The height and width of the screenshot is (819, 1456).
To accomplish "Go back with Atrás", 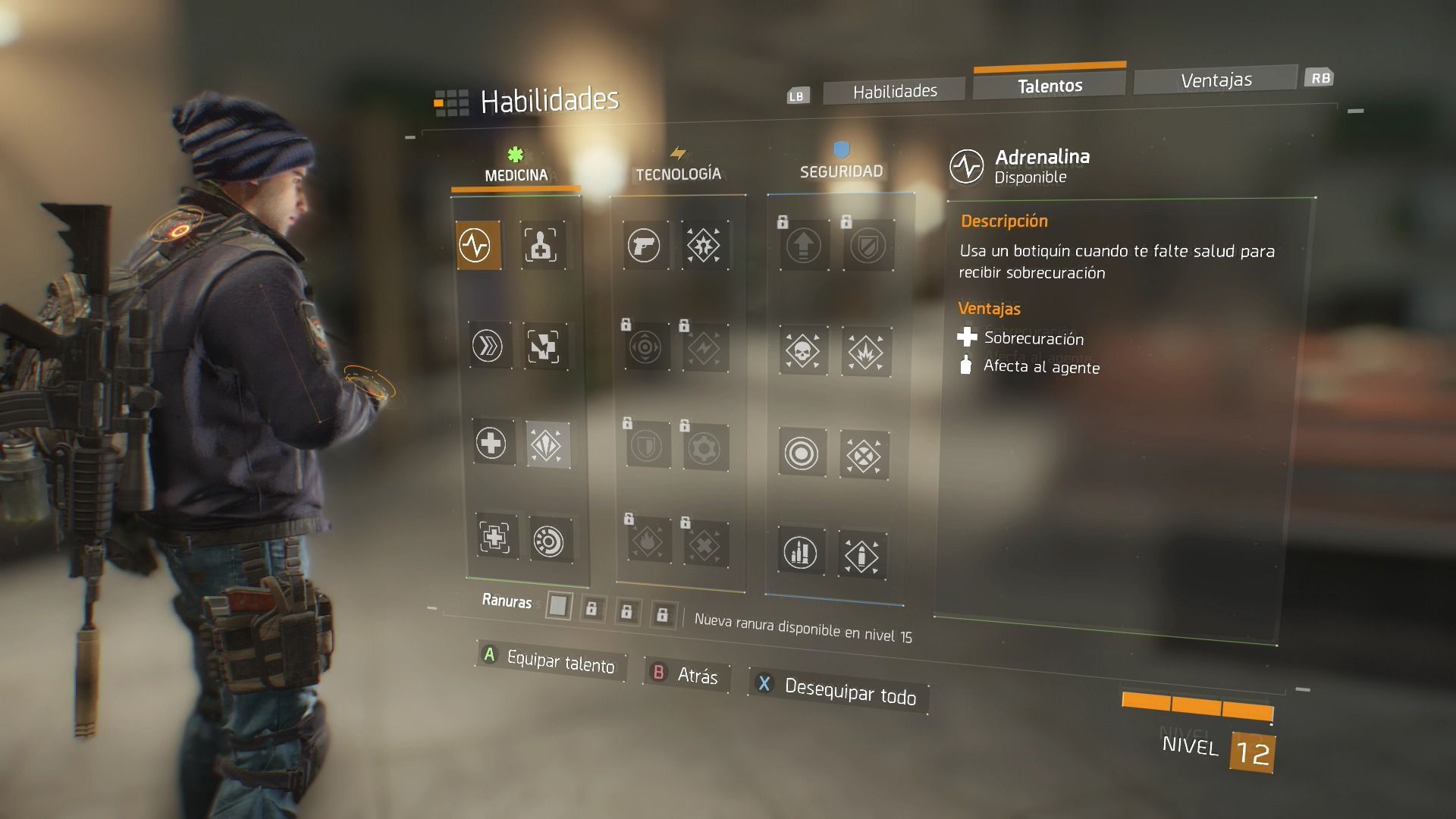I will coord(686,674).
